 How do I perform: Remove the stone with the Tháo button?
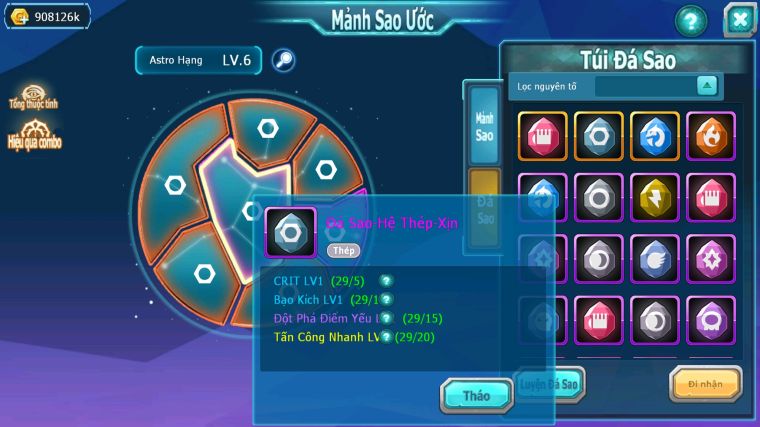pyautogui.click(x=476, y=396)
